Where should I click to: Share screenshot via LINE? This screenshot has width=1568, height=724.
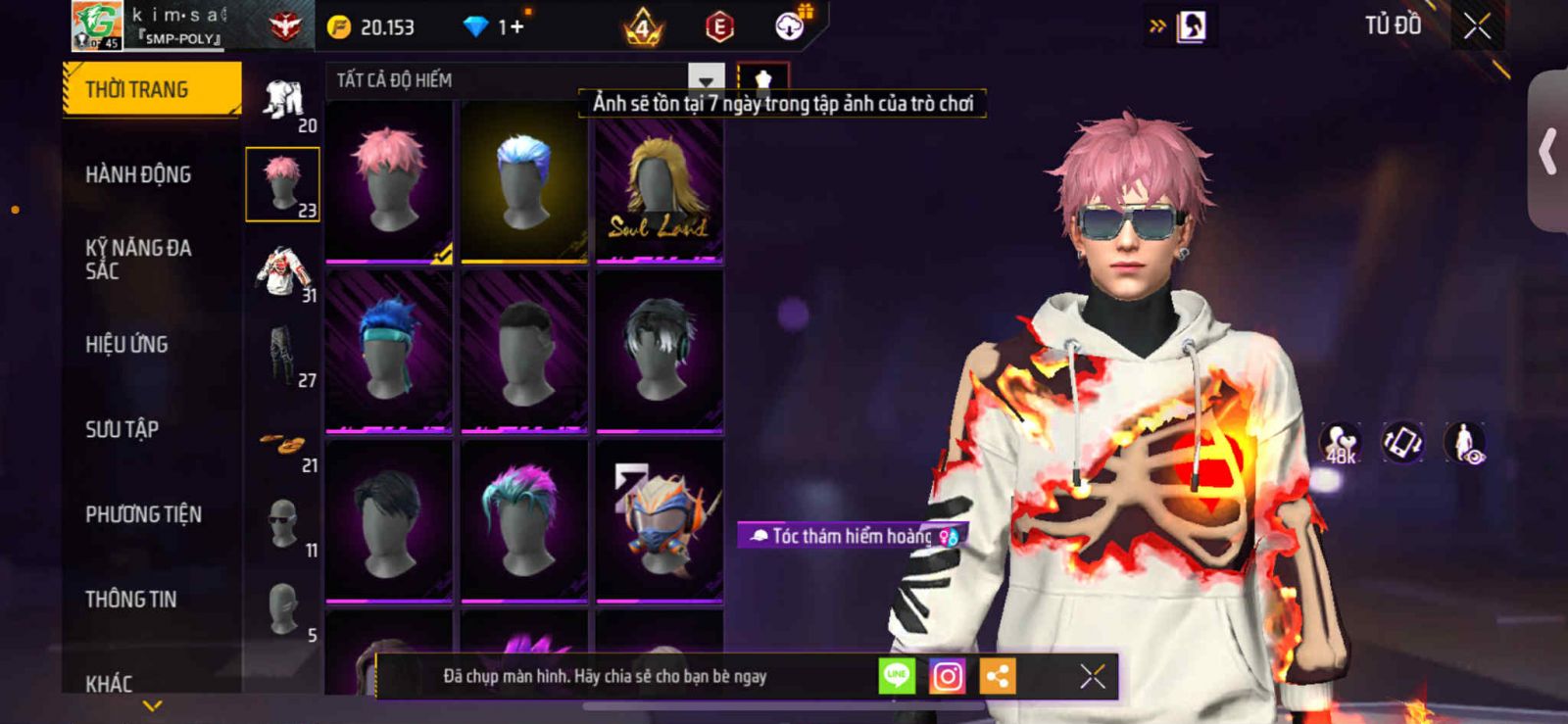(x=897, y=676)
